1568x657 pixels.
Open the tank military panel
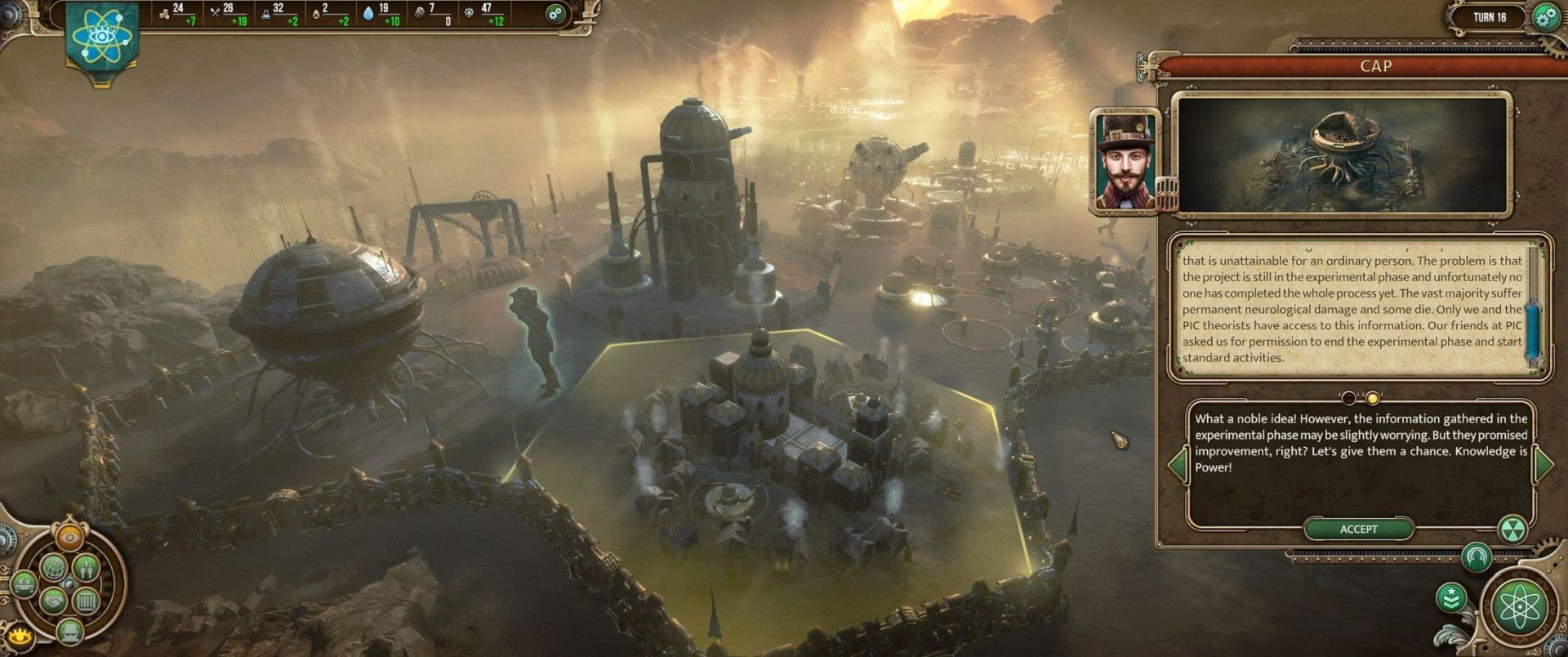click(x=23, y=584)
